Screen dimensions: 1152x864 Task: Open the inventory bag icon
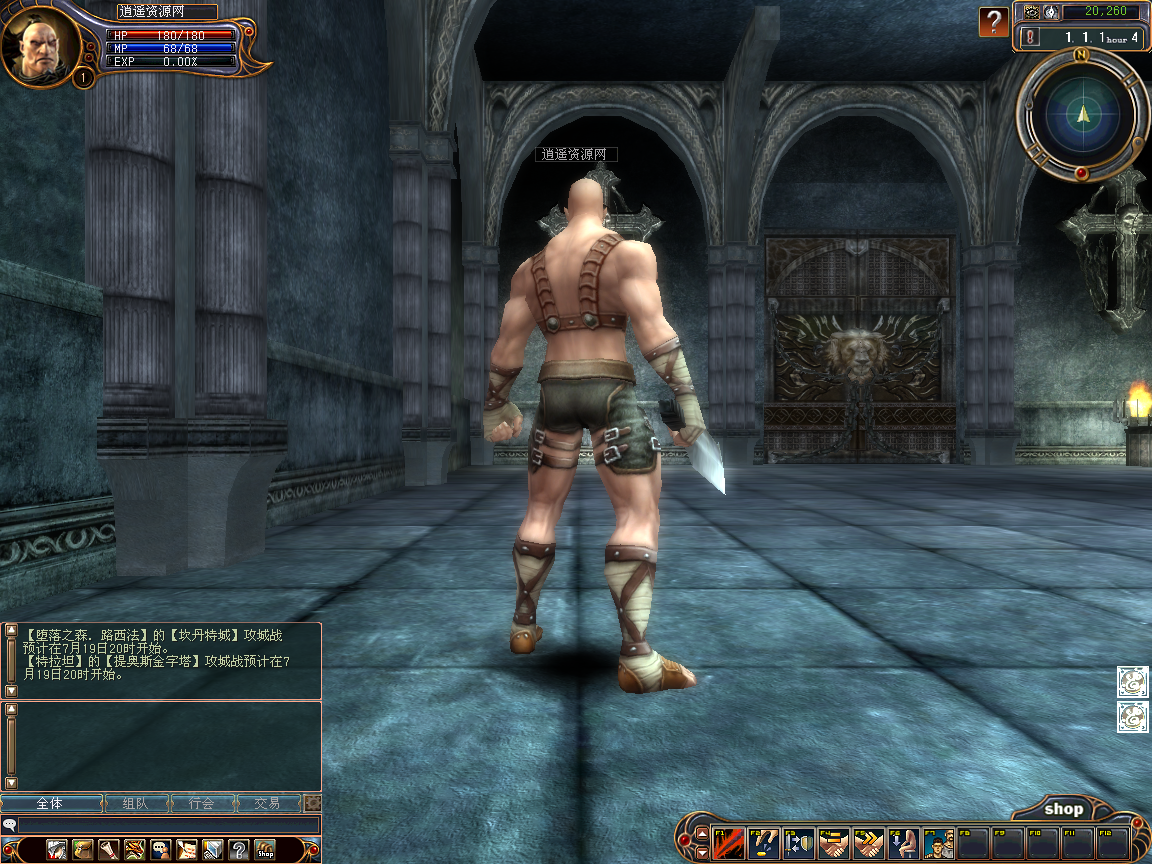(x=83, y=849)
